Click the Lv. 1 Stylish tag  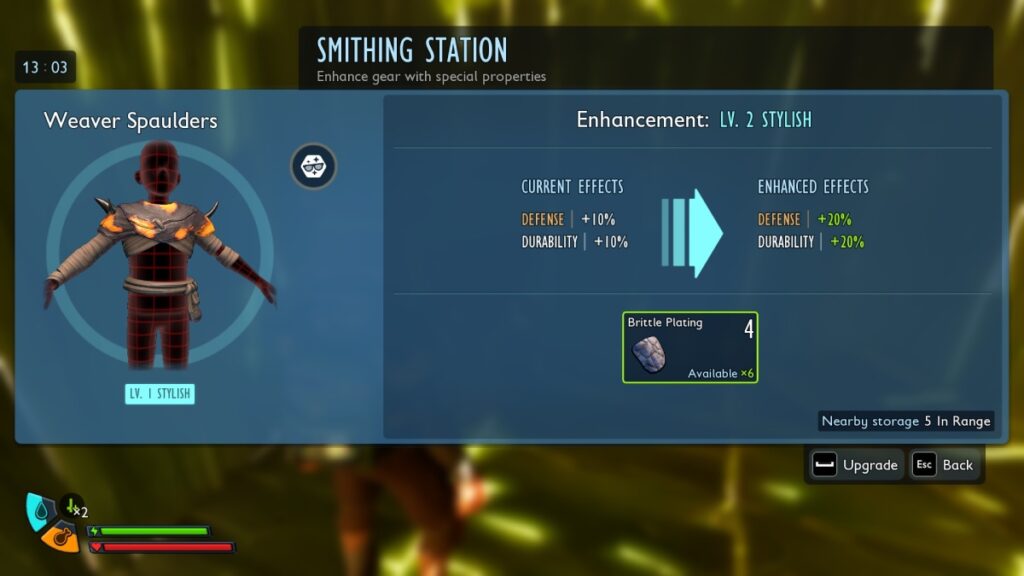pyautogui.click(x=160, y=394)
